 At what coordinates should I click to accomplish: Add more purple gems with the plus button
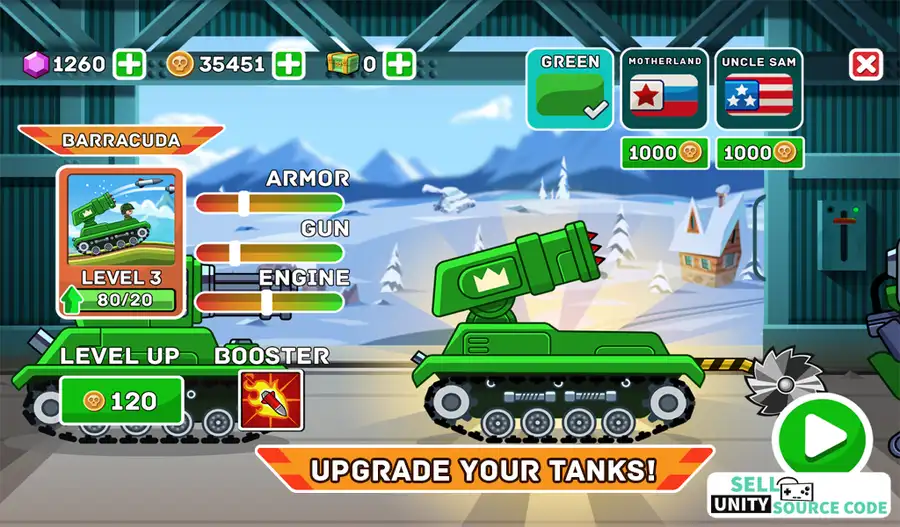129,65
